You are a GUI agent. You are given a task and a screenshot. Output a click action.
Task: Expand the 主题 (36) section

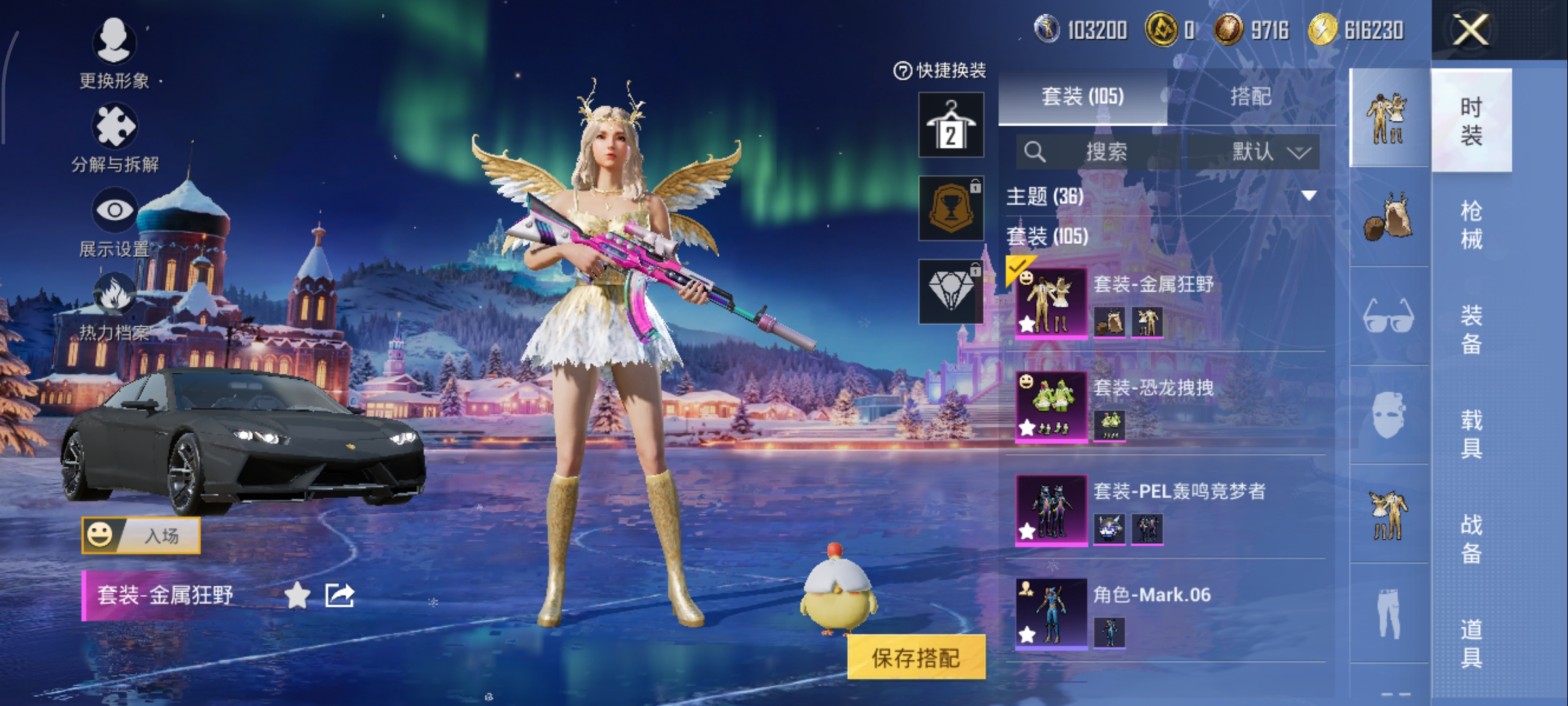[x=1309, y=195]
